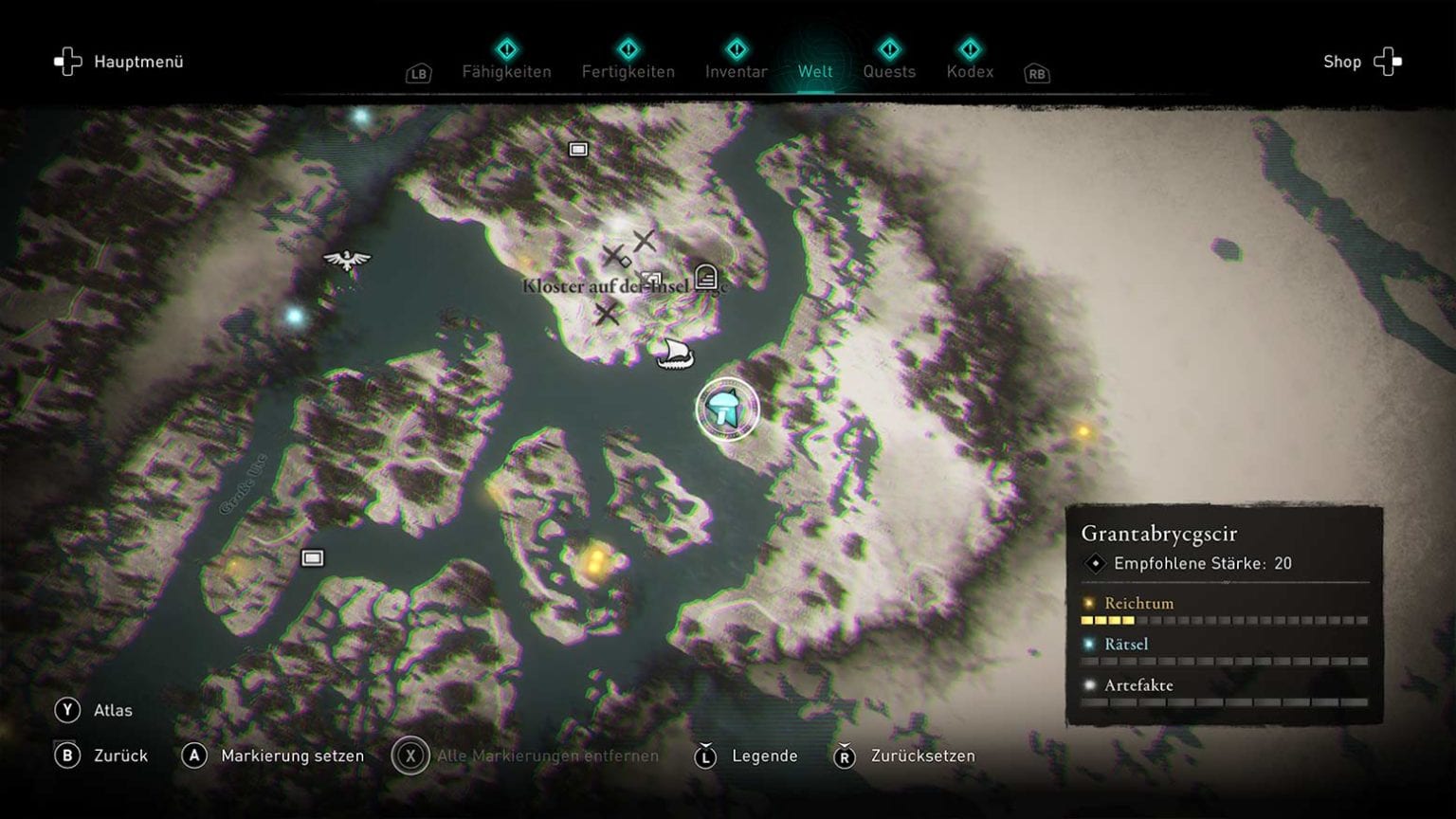Choose Zurück to go back
This screenshot has height=819, width=1456.
pos(102,755)
